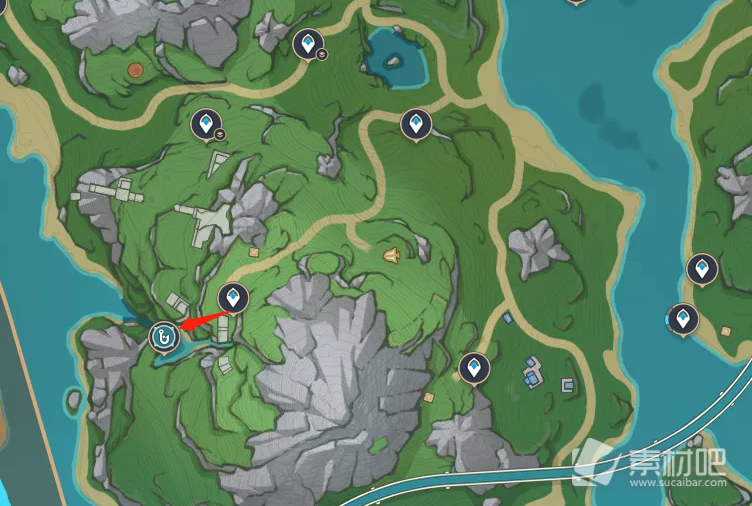
Task: Select the teleport waypoint at the red arrow's tail
Action: (233, 298)
